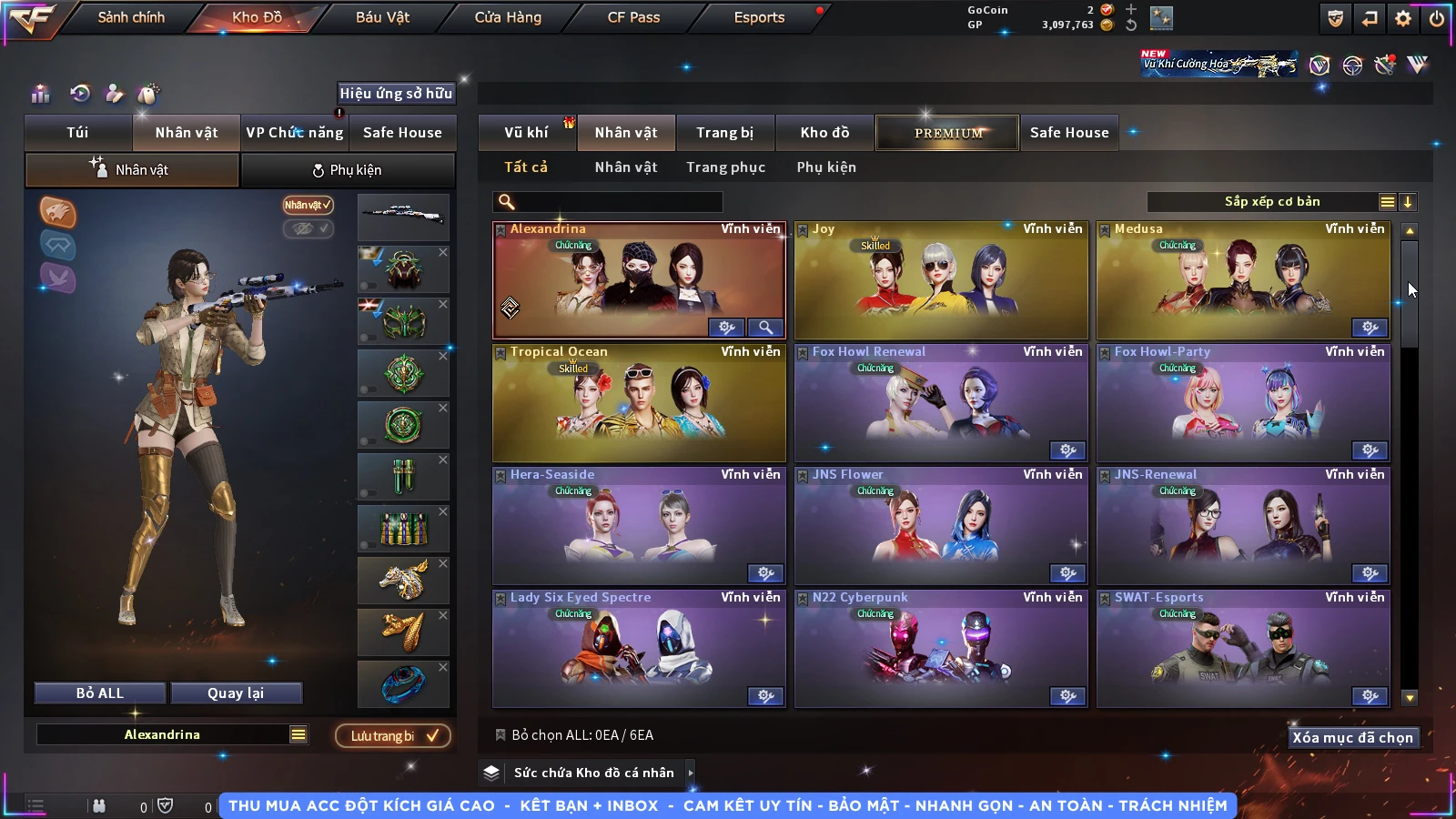This screenshot has height=819, width=1456.
Task: Switch to the PREMIUM tab
Action: (948, 133)
